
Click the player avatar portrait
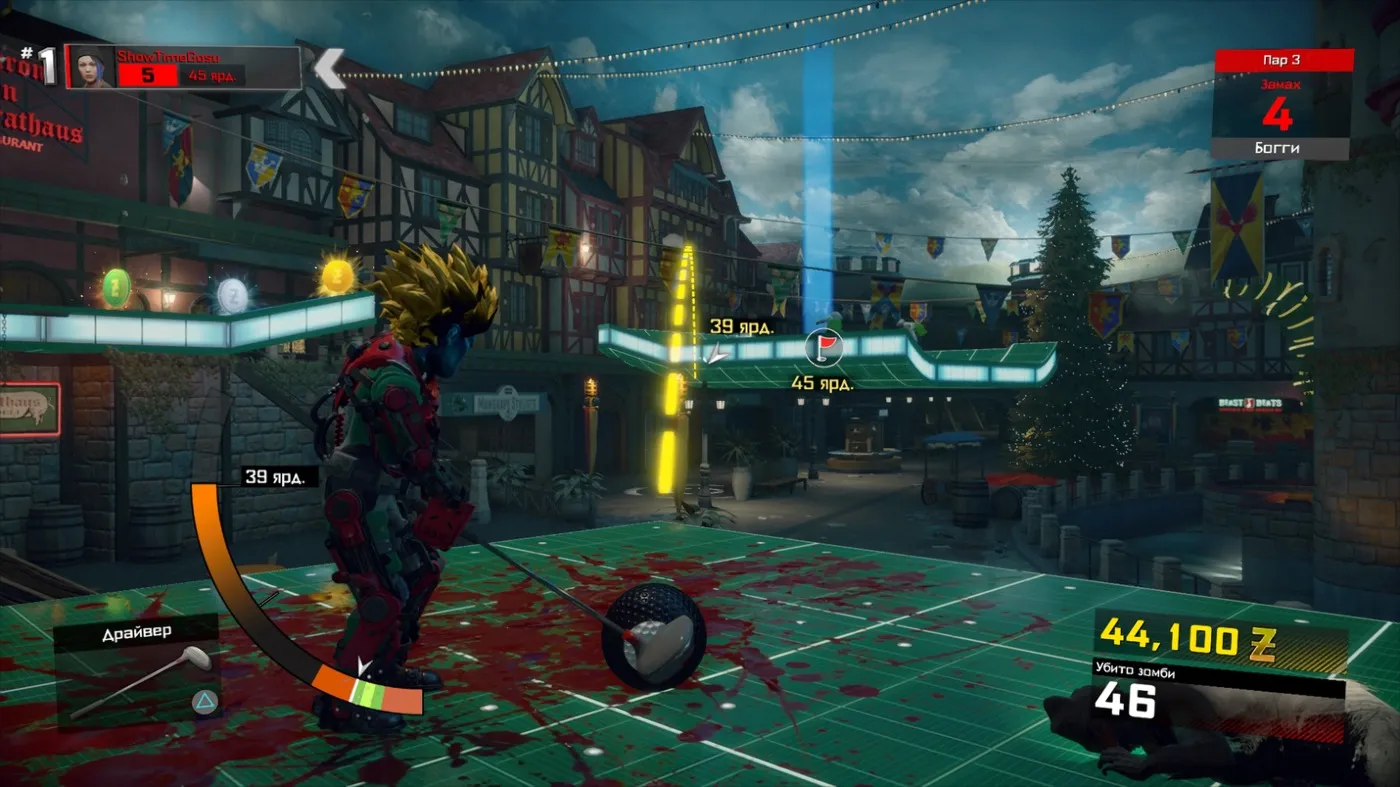click(92, 67)
